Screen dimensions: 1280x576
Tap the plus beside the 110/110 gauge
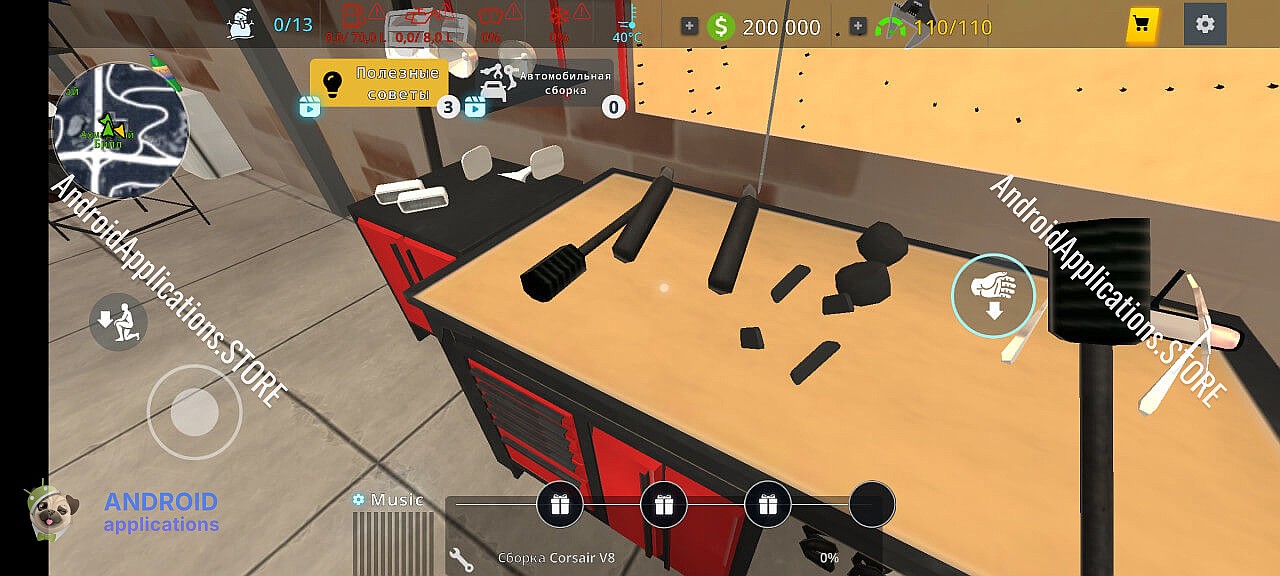point(858,27)
